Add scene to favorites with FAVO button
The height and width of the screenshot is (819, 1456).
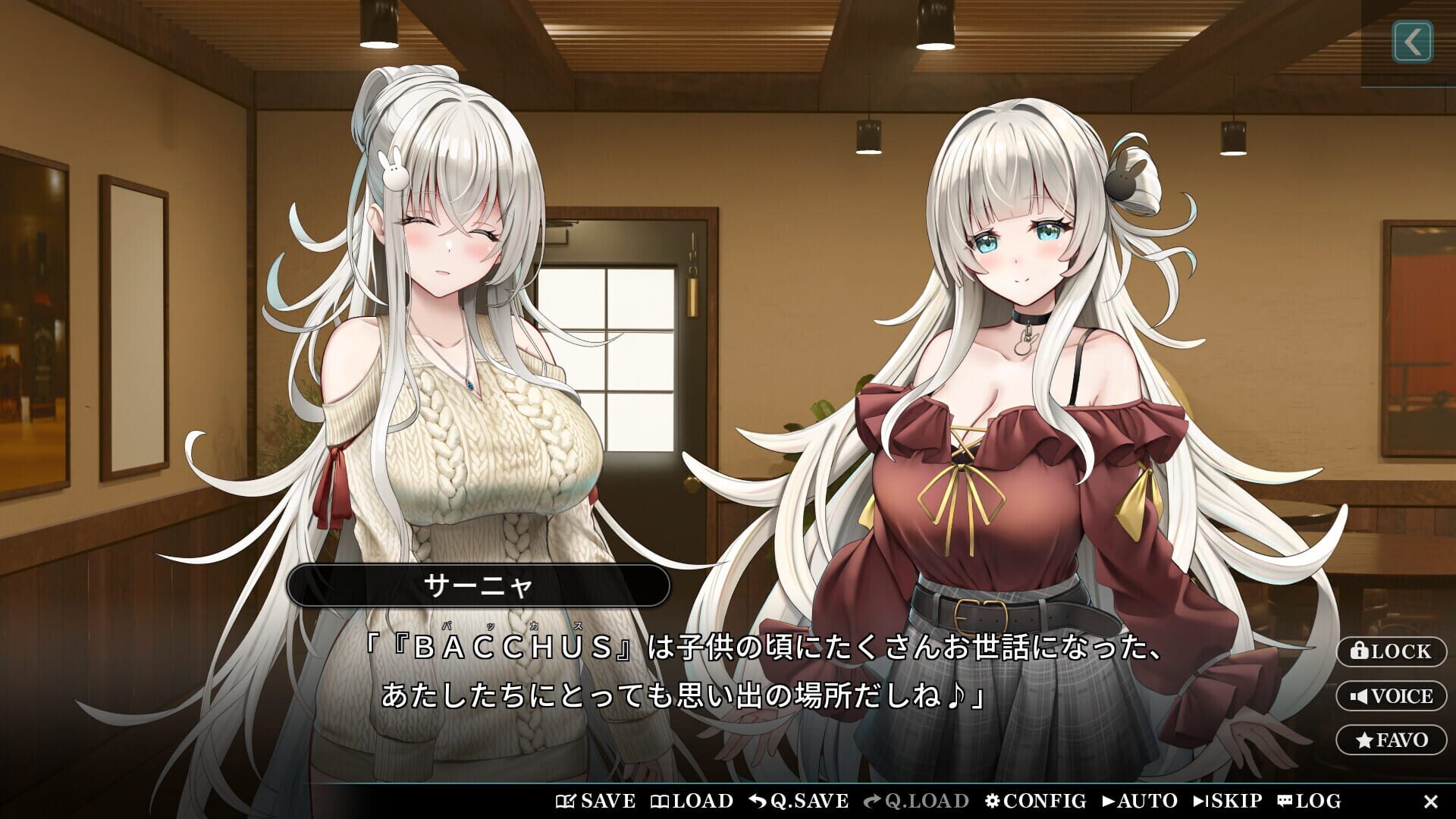(x=1394, y=739)
